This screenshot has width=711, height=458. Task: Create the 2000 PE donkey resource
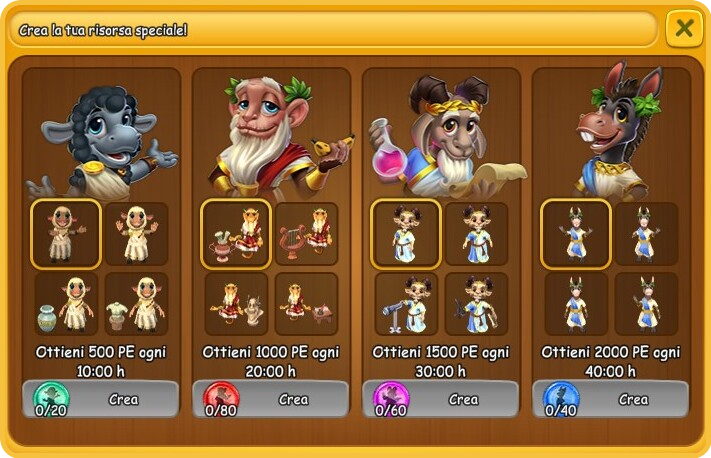pyautogui.click(x=633, y=399)
